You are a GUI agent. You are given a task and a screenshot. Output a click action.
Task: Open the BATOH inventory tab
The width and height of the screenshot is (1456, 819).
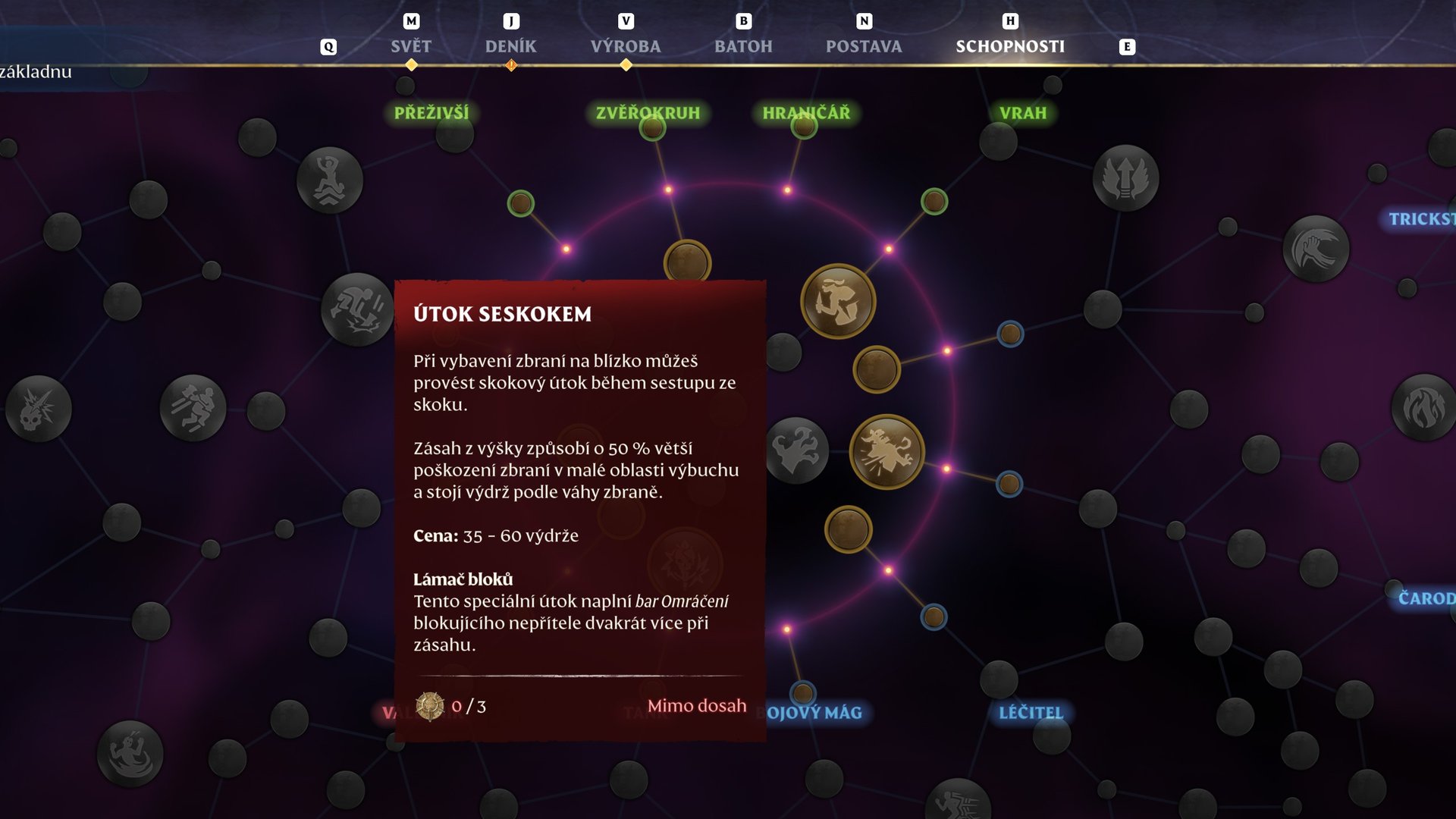pyautogui.click(x=745, y=46)
